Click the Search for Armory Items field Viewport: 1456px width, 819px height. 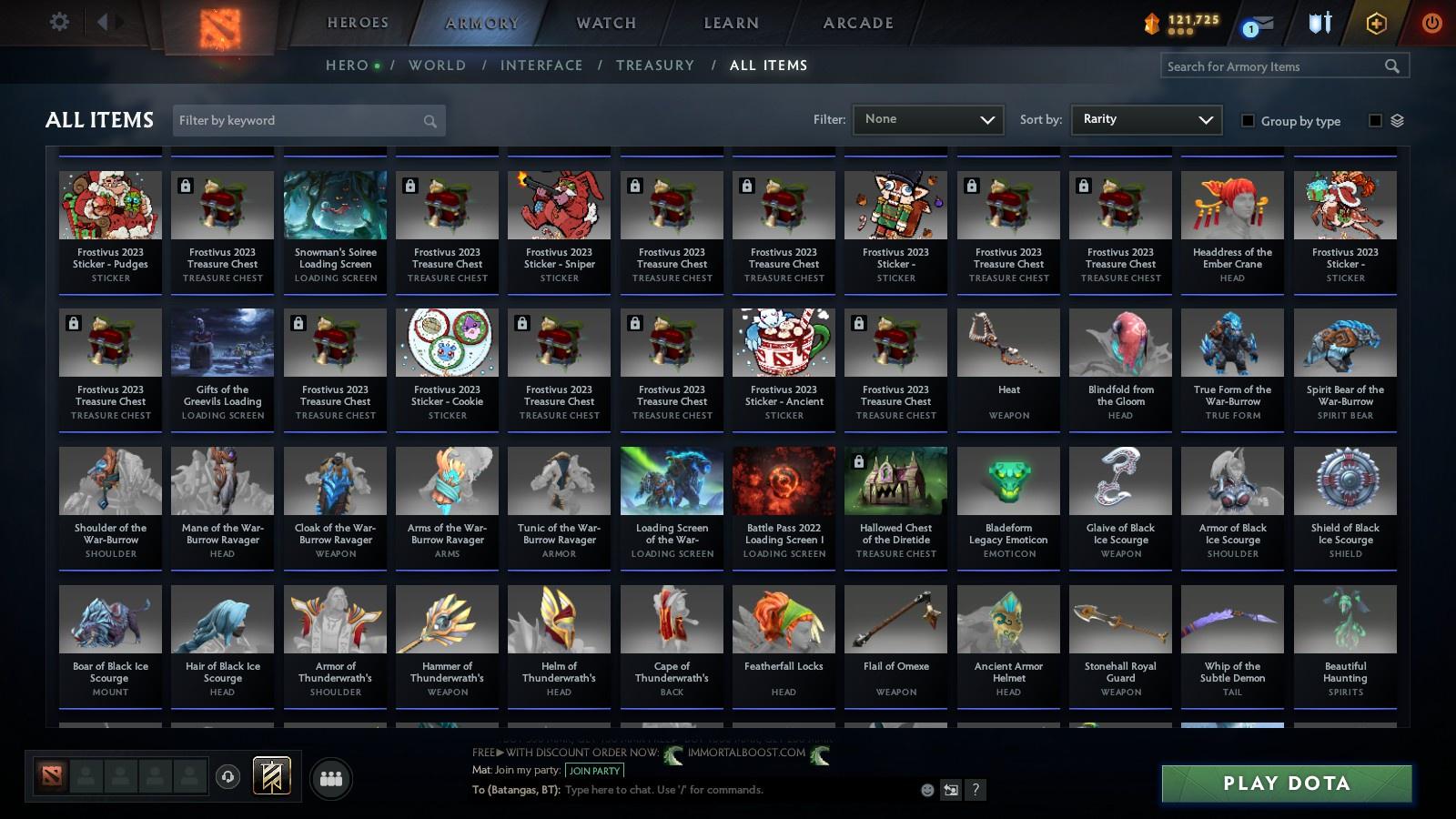click(x=1274, y=66)
